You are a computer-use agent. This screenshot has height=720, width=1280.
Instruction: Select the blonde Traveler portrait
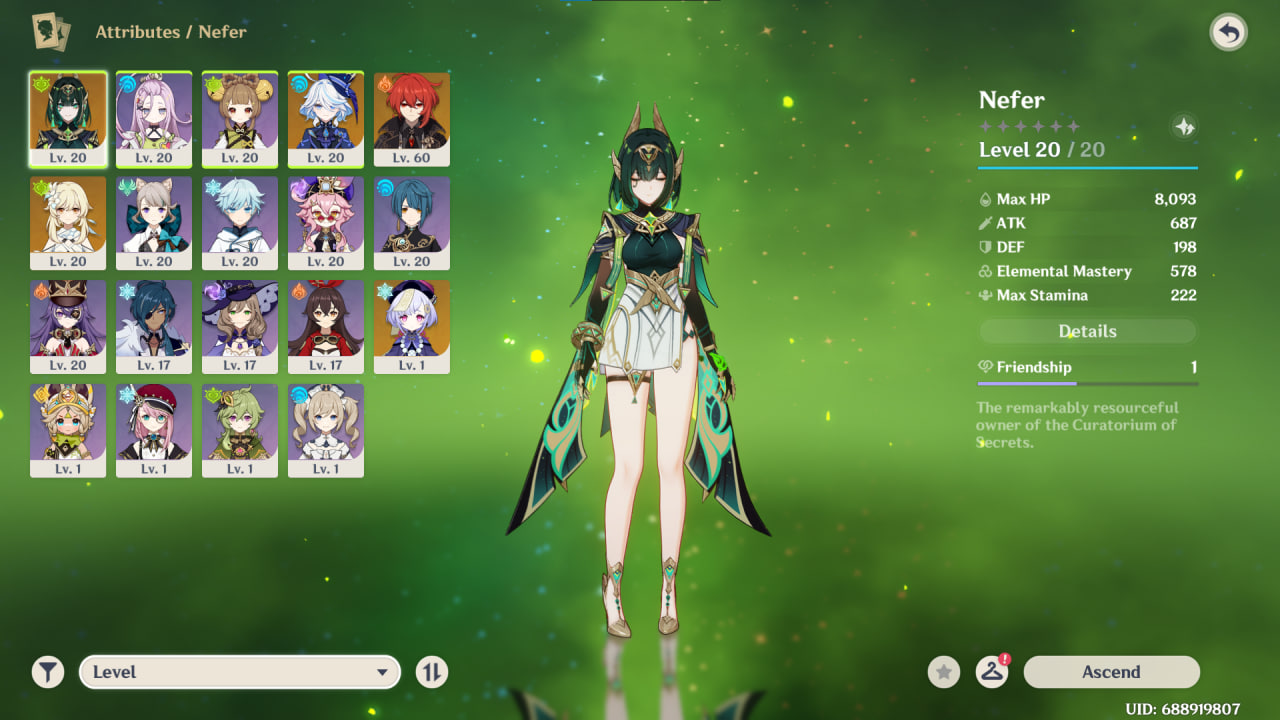(68, 222)
